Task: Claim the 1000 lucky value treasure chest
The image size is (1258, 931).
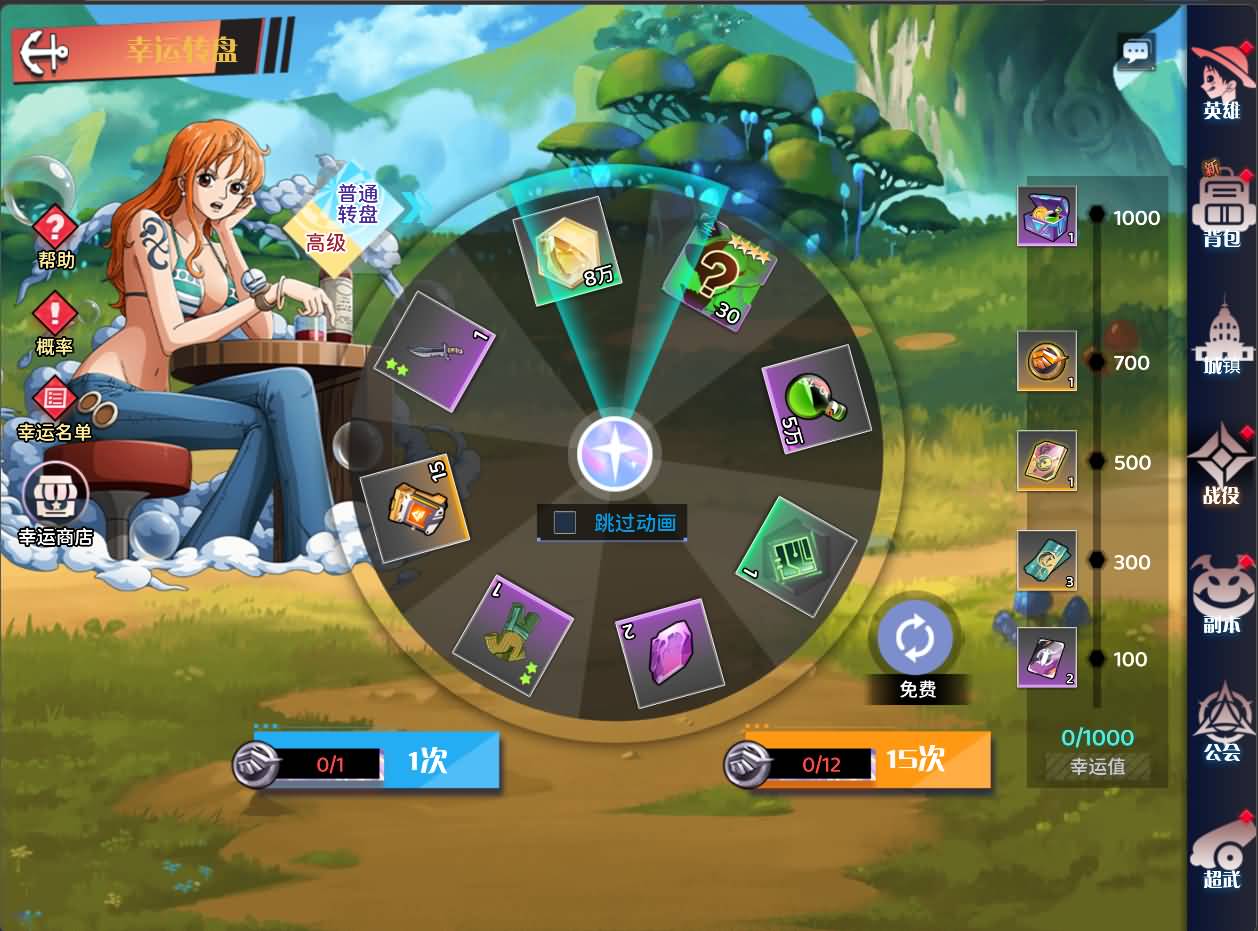Action: coord(1047,216)
